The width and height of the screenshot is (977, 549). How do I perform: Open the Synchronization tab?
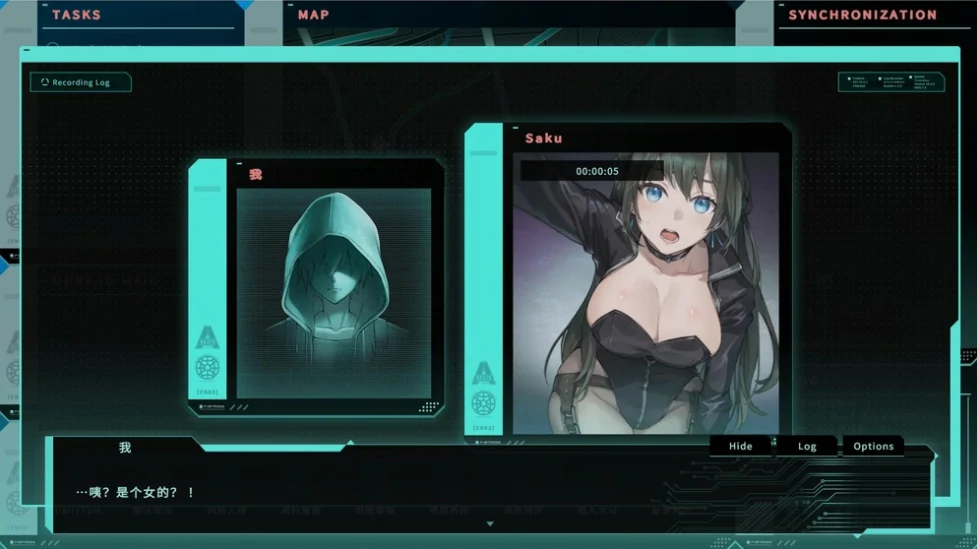(x=862, y=15)
